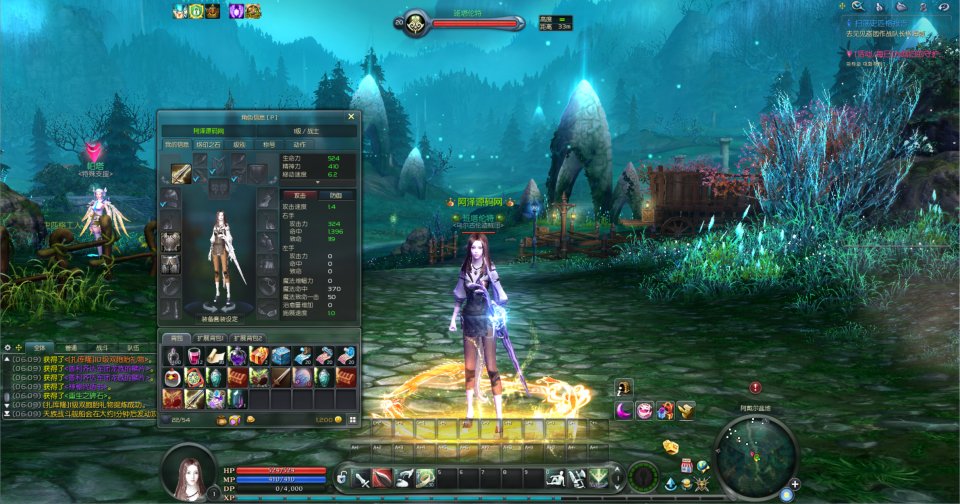Switch to the 攻击 stats tab
Image resolution: width=960 pixels, height=504 pixels.
[299, 195]
